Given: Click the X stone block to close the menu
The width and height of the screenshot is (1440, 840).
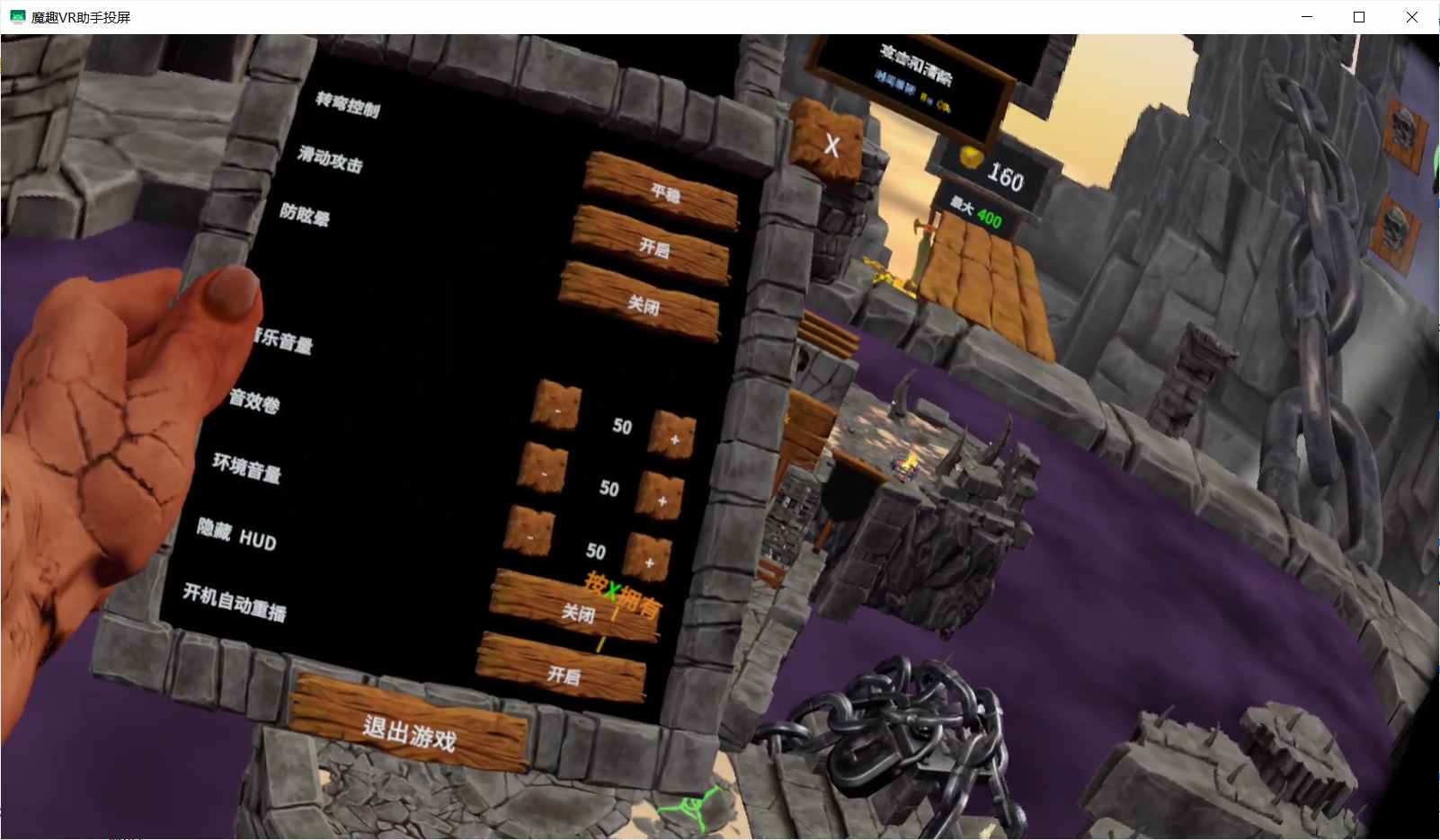Looking at the screenshot, I should click(831, 146).
